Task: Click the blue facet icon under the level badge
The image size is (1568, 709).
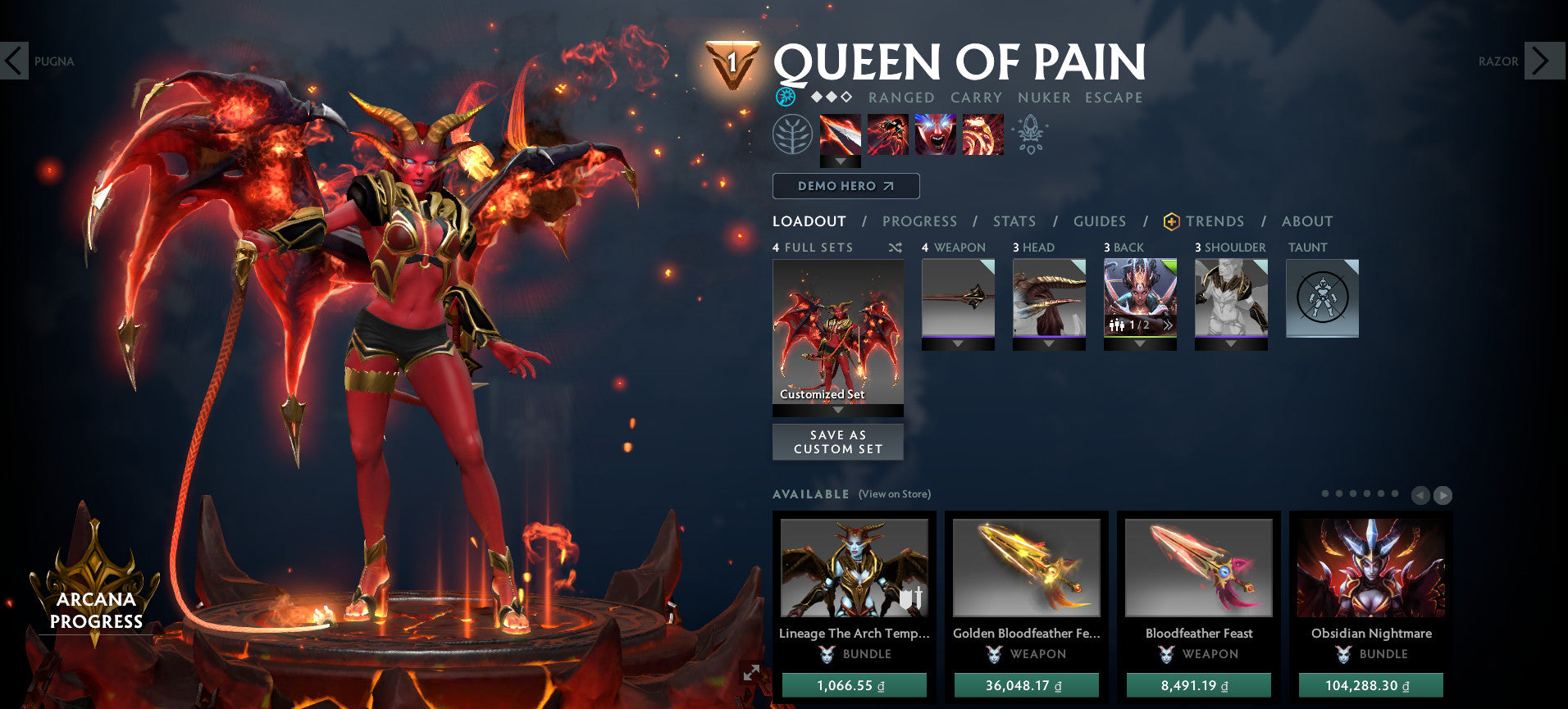Action: pos(786,97)
